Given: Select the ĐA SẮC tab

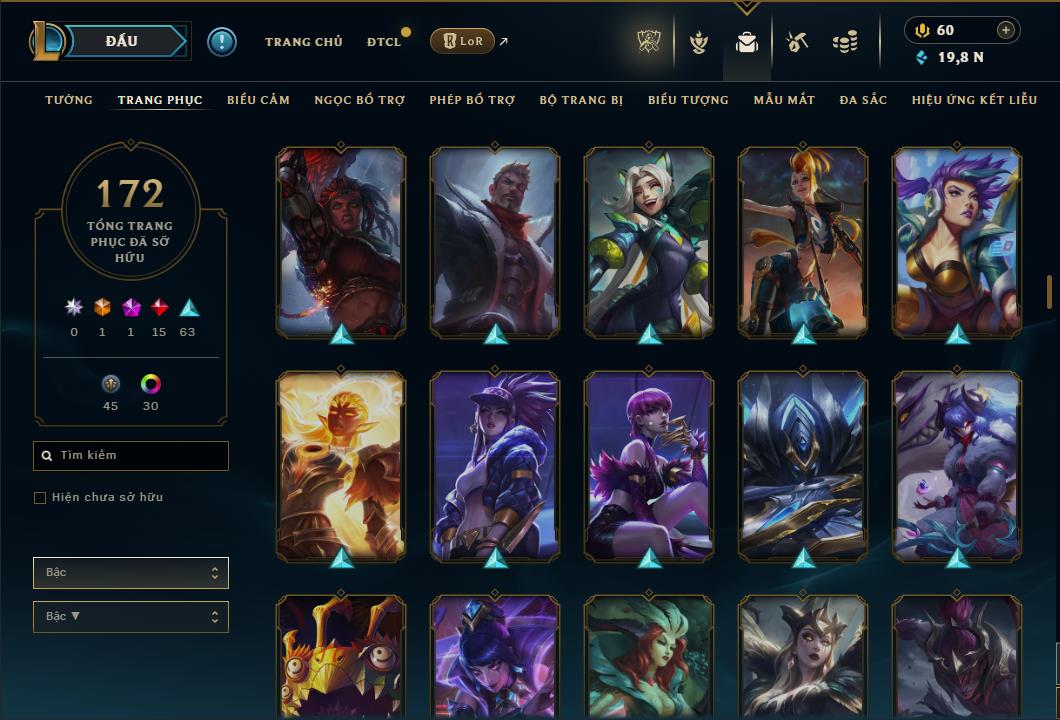Looking at the screenshot, I should click(x=863, y=100).
